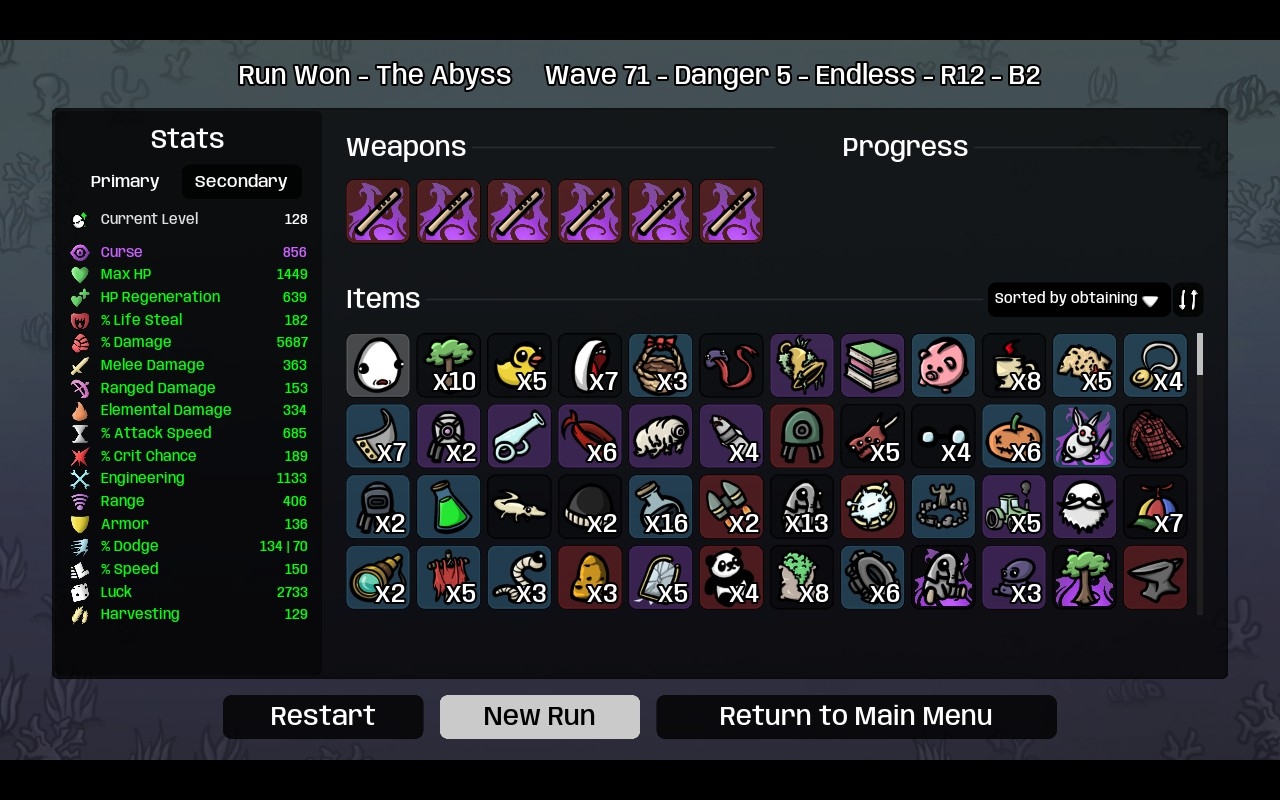The image size is (1280, 800).
Task: View the pink piggy bank item
Action: click(943, 365)
